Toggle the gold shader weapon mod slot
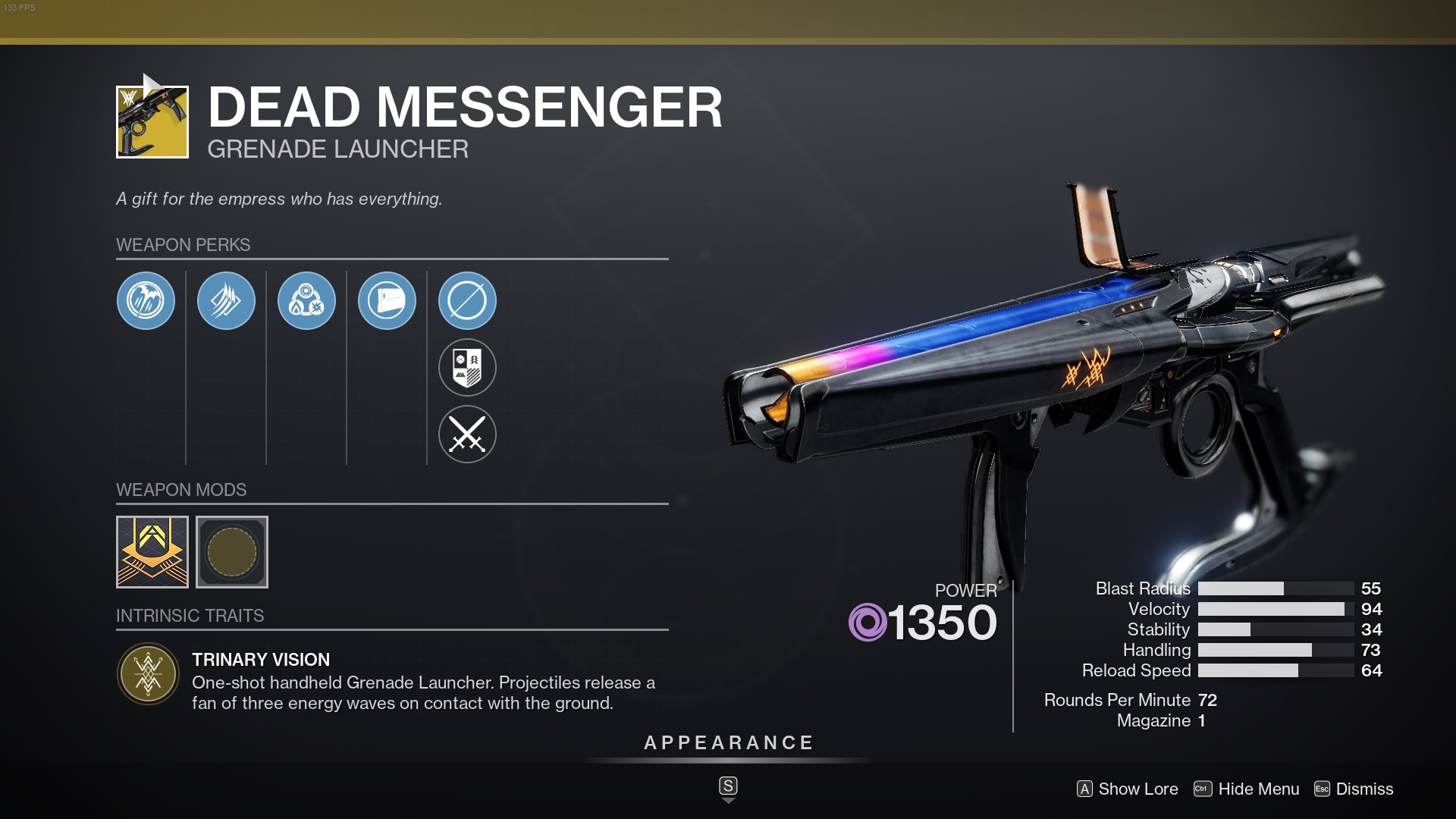This screenshot has width=1456, height=819. tap(152, 552)
